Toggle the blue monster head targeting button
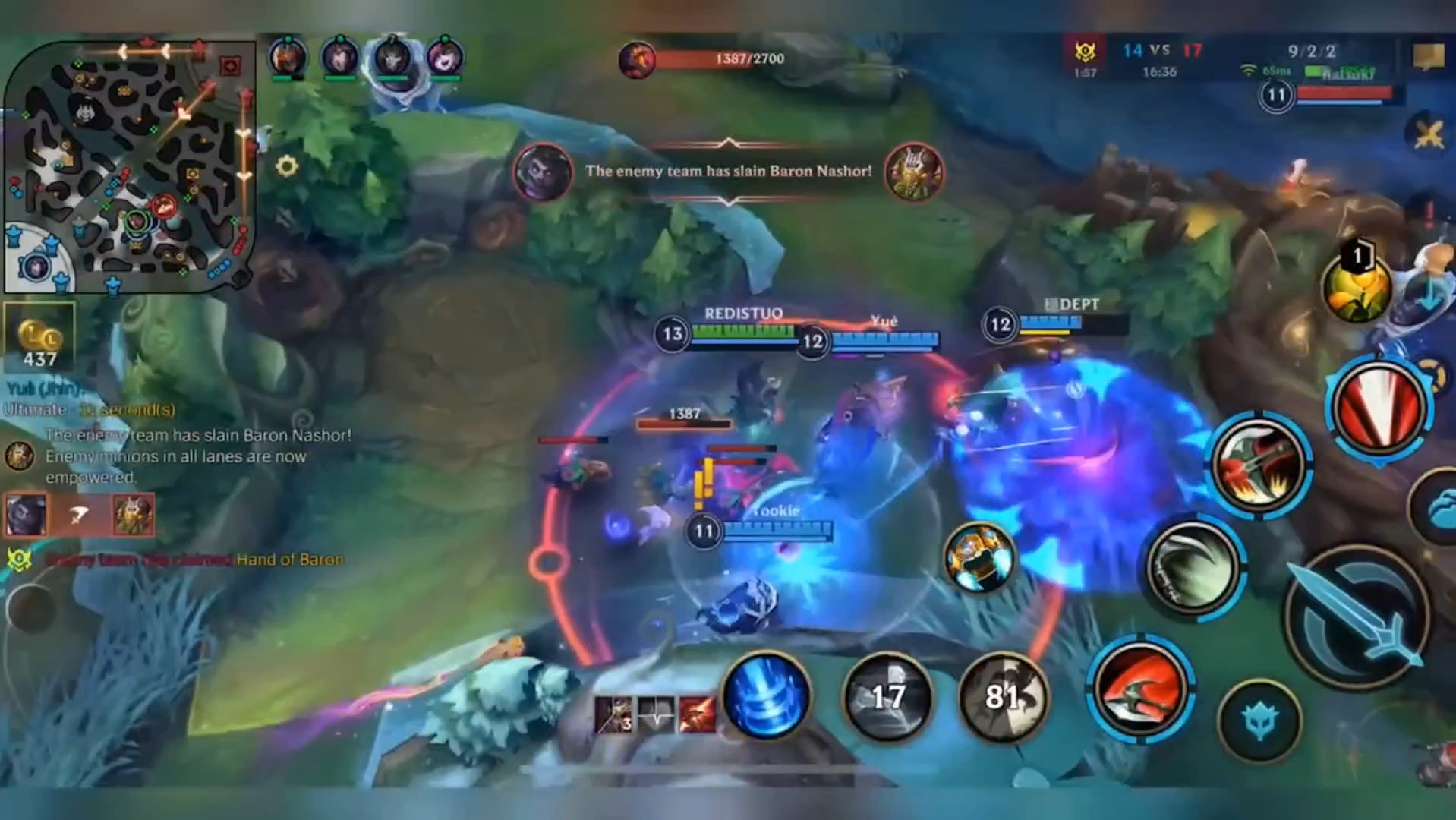The height and width of the screenshot is (820, 1456). (1259, 720)
